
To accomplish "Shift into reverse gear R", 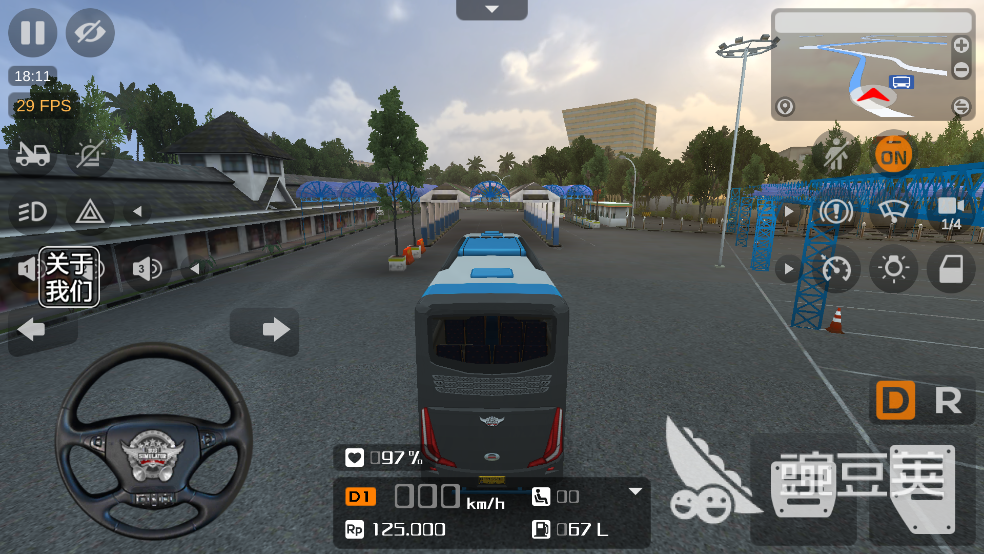I will [x=947, y=401].
